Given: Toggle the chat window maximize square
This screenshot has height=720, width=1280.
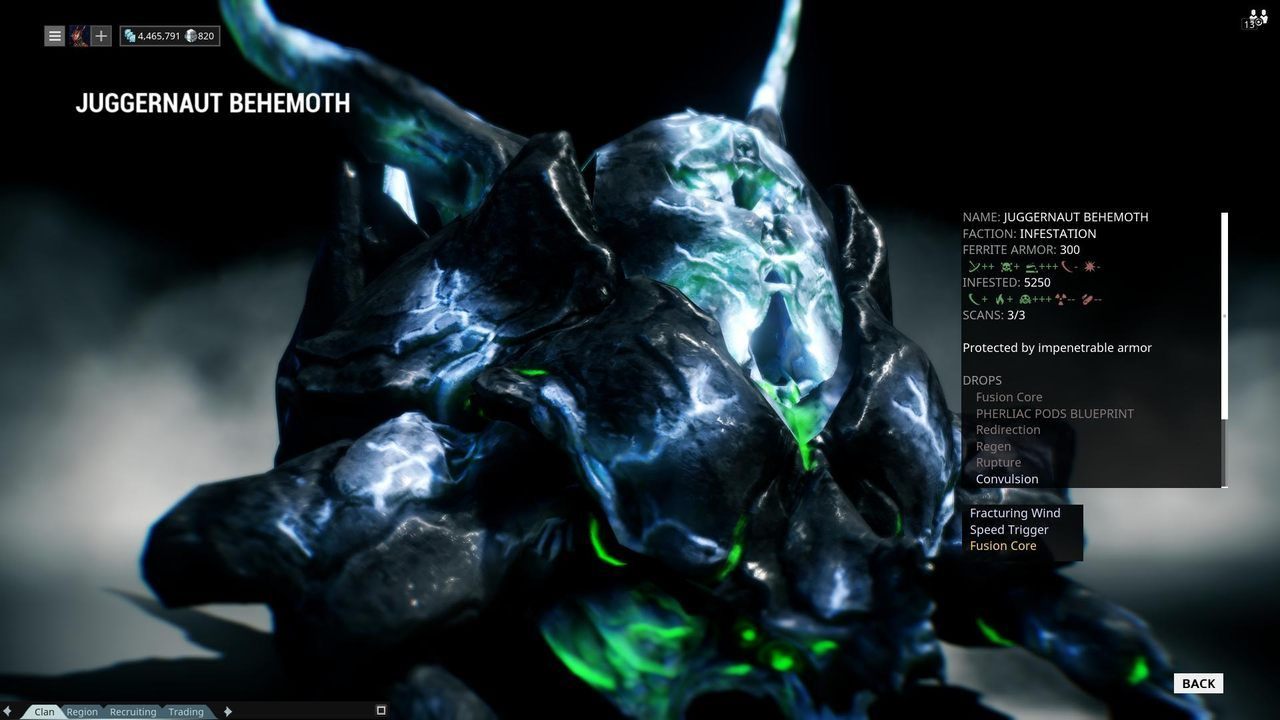Looking at the screenshot, I should tap(381, 709).
